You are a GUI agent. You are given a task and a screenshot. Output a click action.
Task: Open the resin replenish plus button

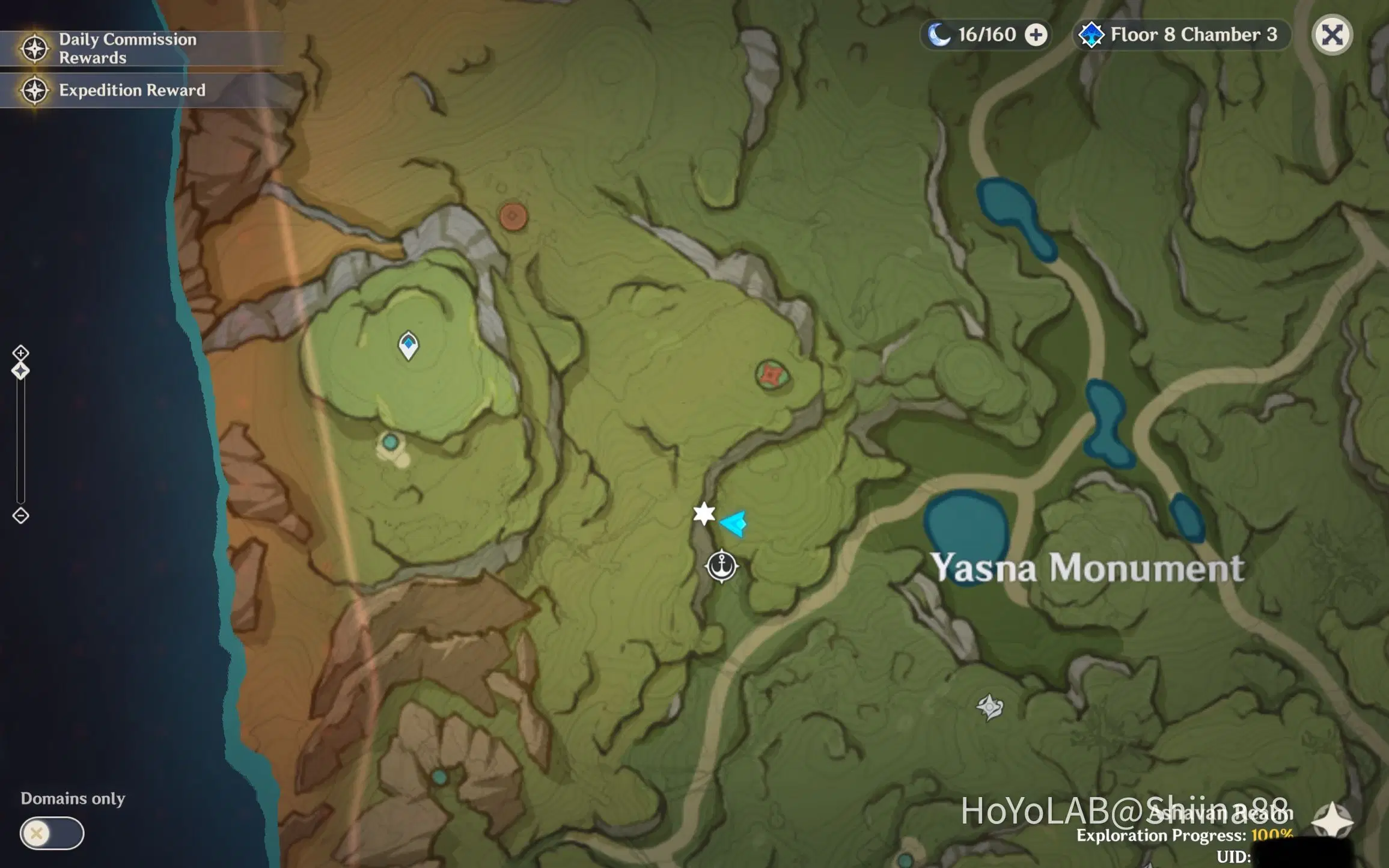pos(1036,34)
